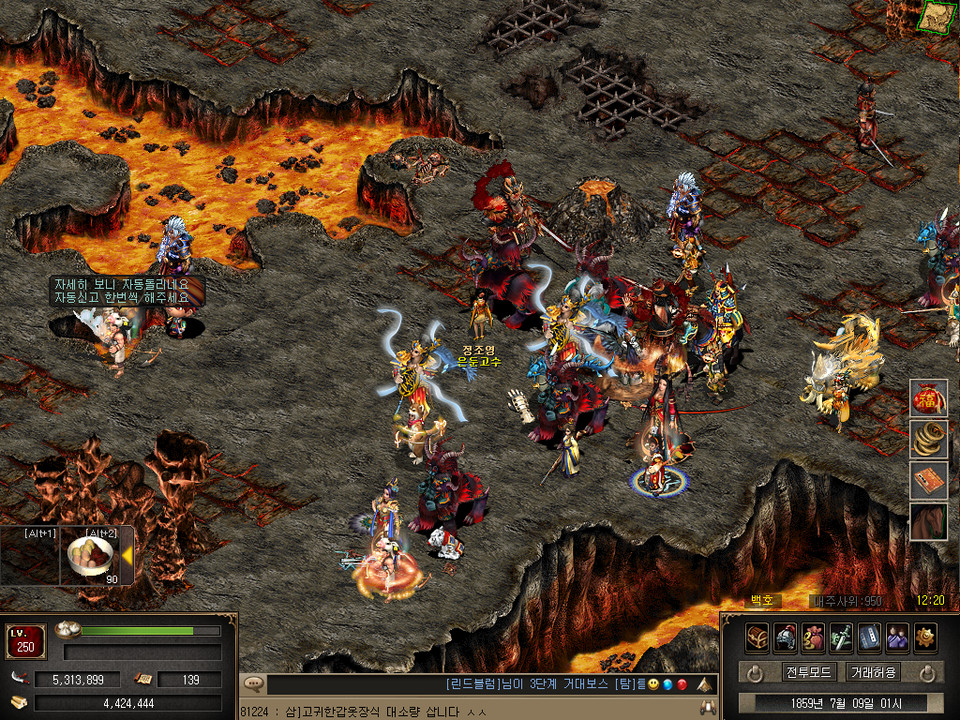The width and height of the screenshot is (960, 720).
Task: Click the chat speech bubble button
Action: (254, 685)
